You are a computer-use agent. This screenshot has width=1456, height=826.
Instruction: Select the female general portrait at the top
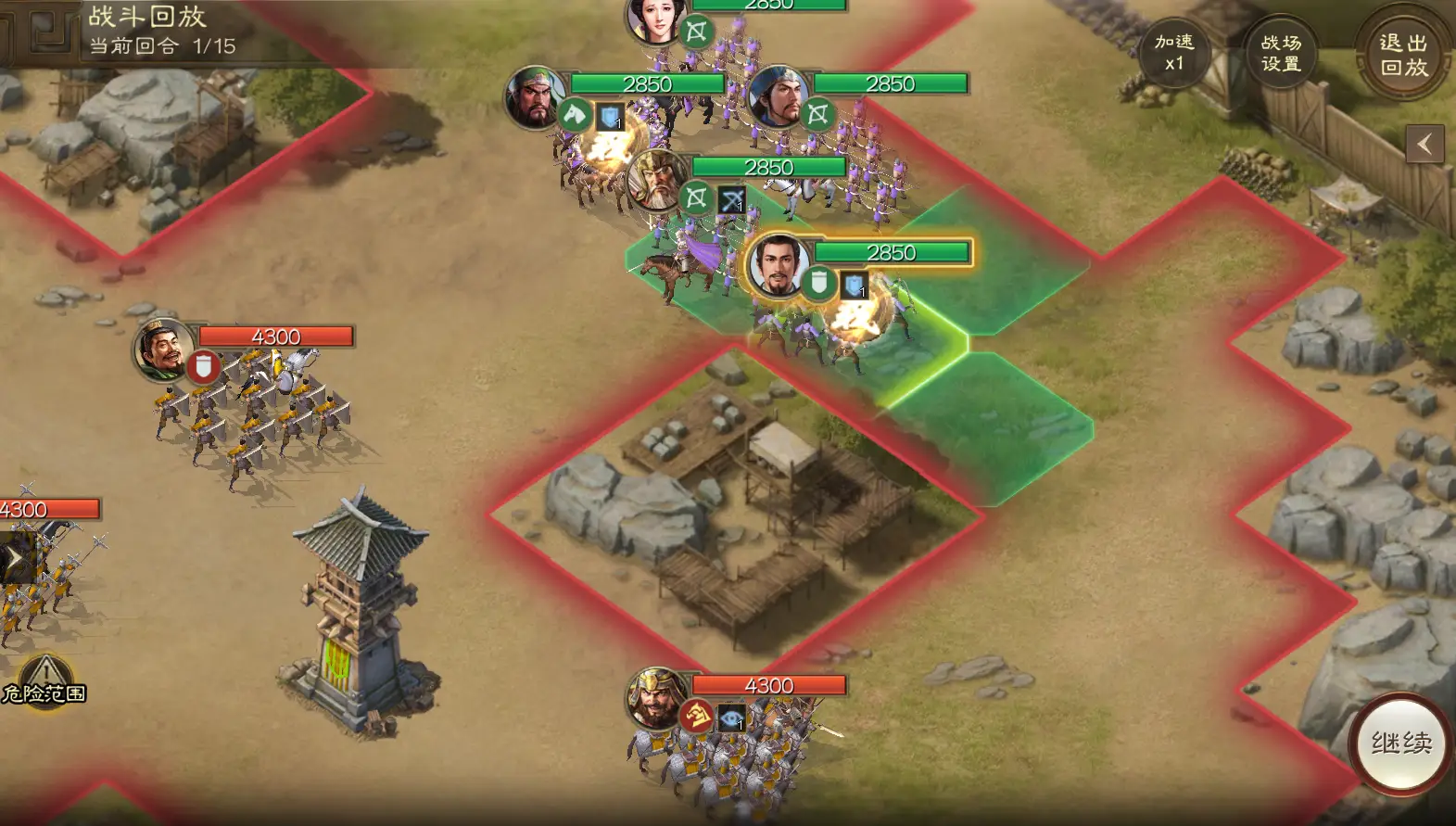coord(655,19)
